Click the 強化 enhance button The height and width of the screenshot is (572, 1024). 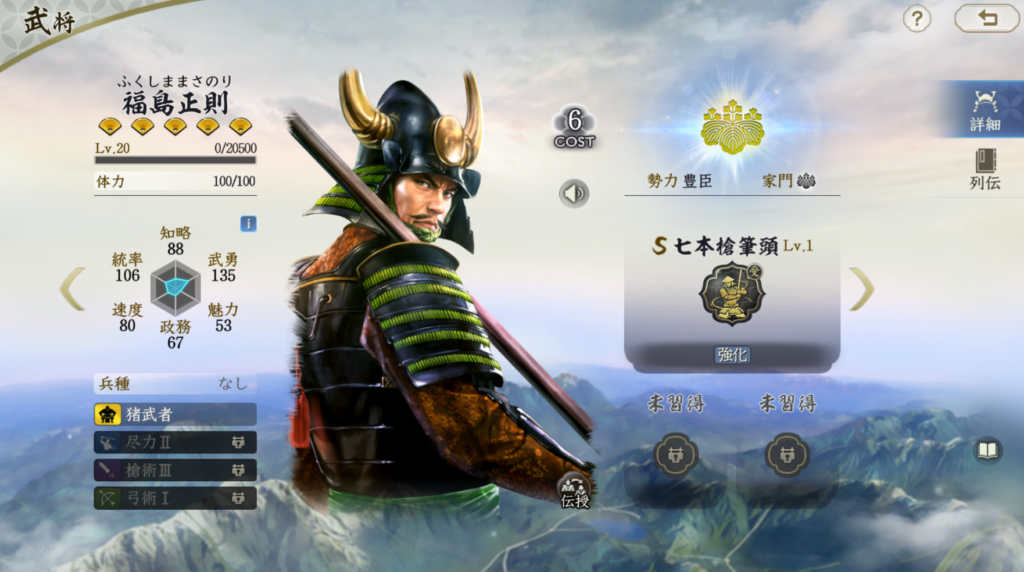[x=732, y=355]
